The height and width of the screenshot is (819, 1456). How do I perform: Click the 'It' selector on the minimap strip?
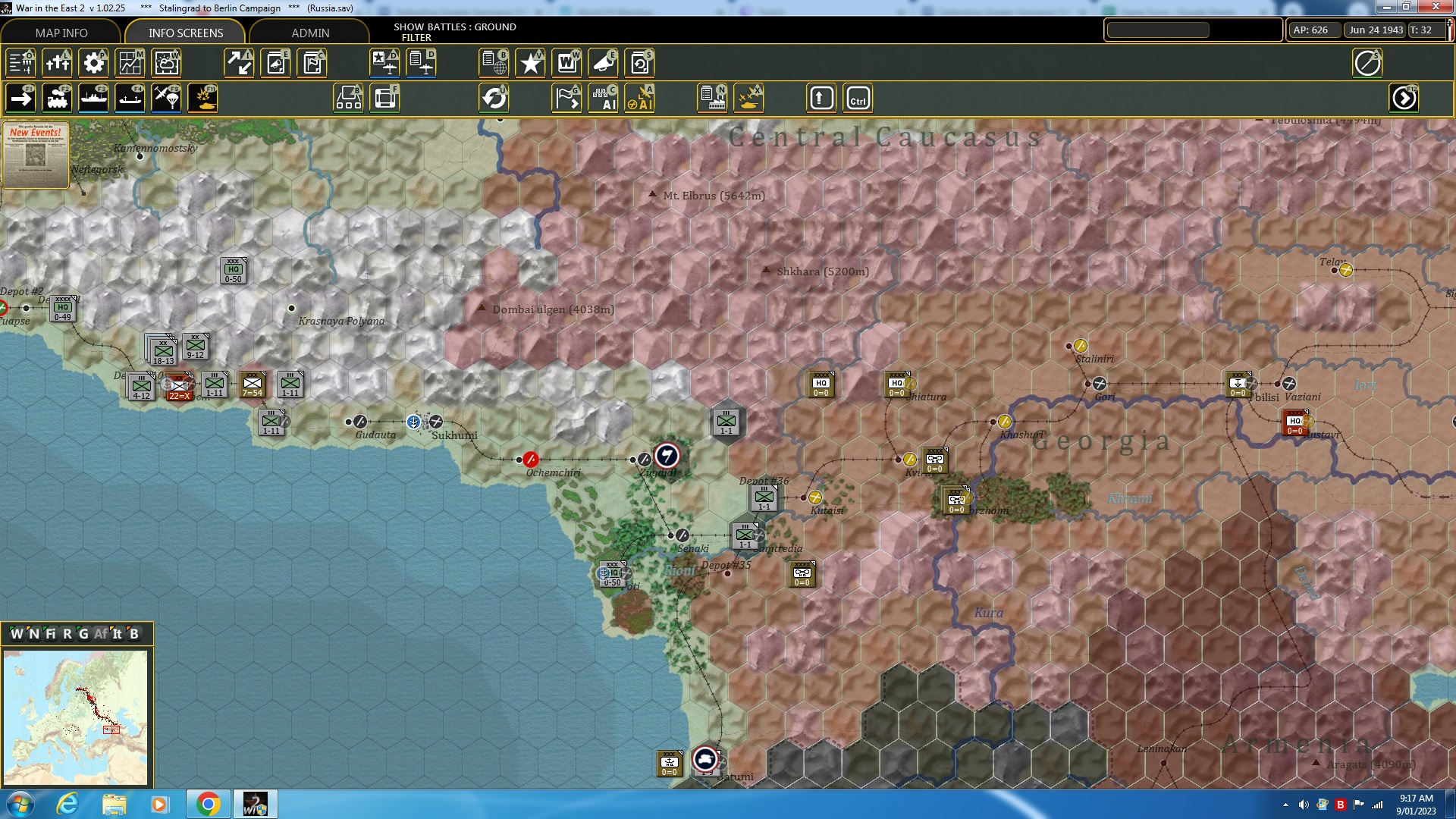coord(118,634)
